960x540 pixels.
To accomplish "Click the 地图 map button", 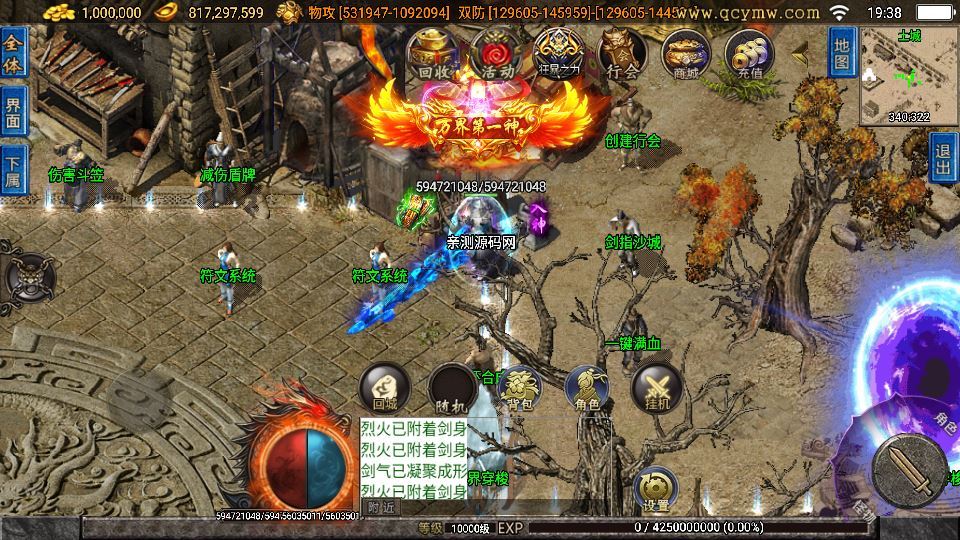I will [x=842, y=53].
